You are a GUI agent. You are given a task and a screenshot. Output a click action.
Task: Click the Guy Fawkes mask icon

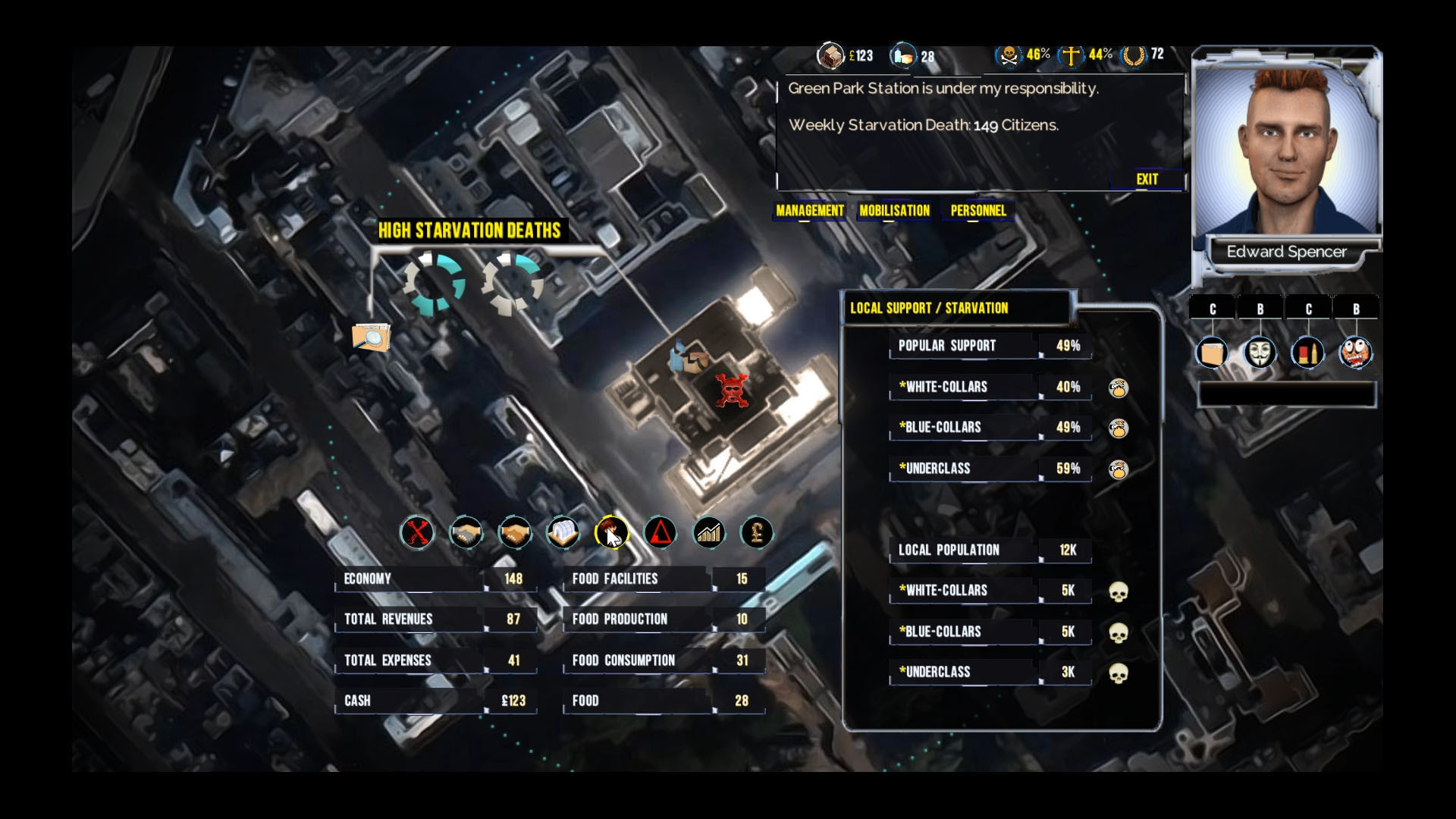pyautogui.click(x=1260, y=352)
